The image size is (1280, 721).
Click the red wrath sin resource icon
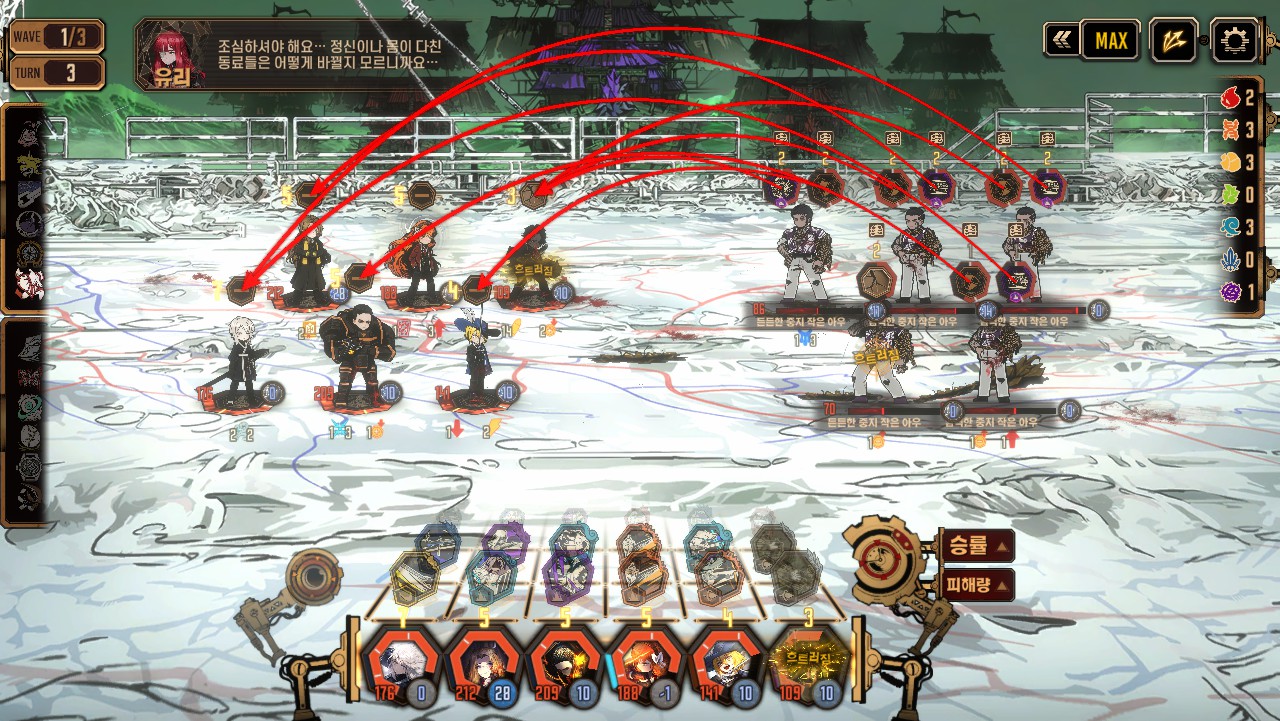point(1231,98)
